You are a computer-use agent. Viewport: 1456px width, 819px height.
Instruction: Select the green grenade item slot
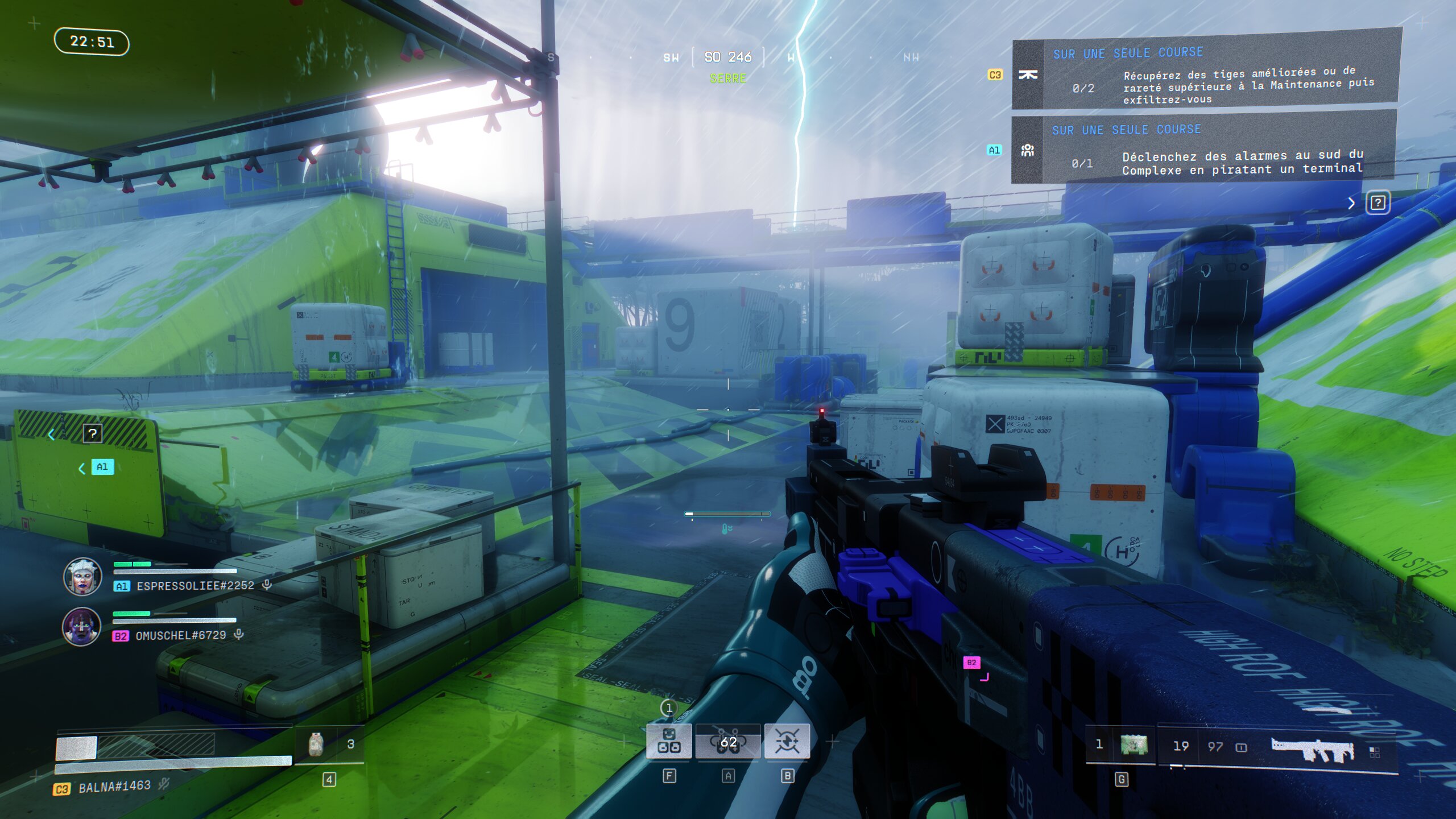(x=1134, y=745)
